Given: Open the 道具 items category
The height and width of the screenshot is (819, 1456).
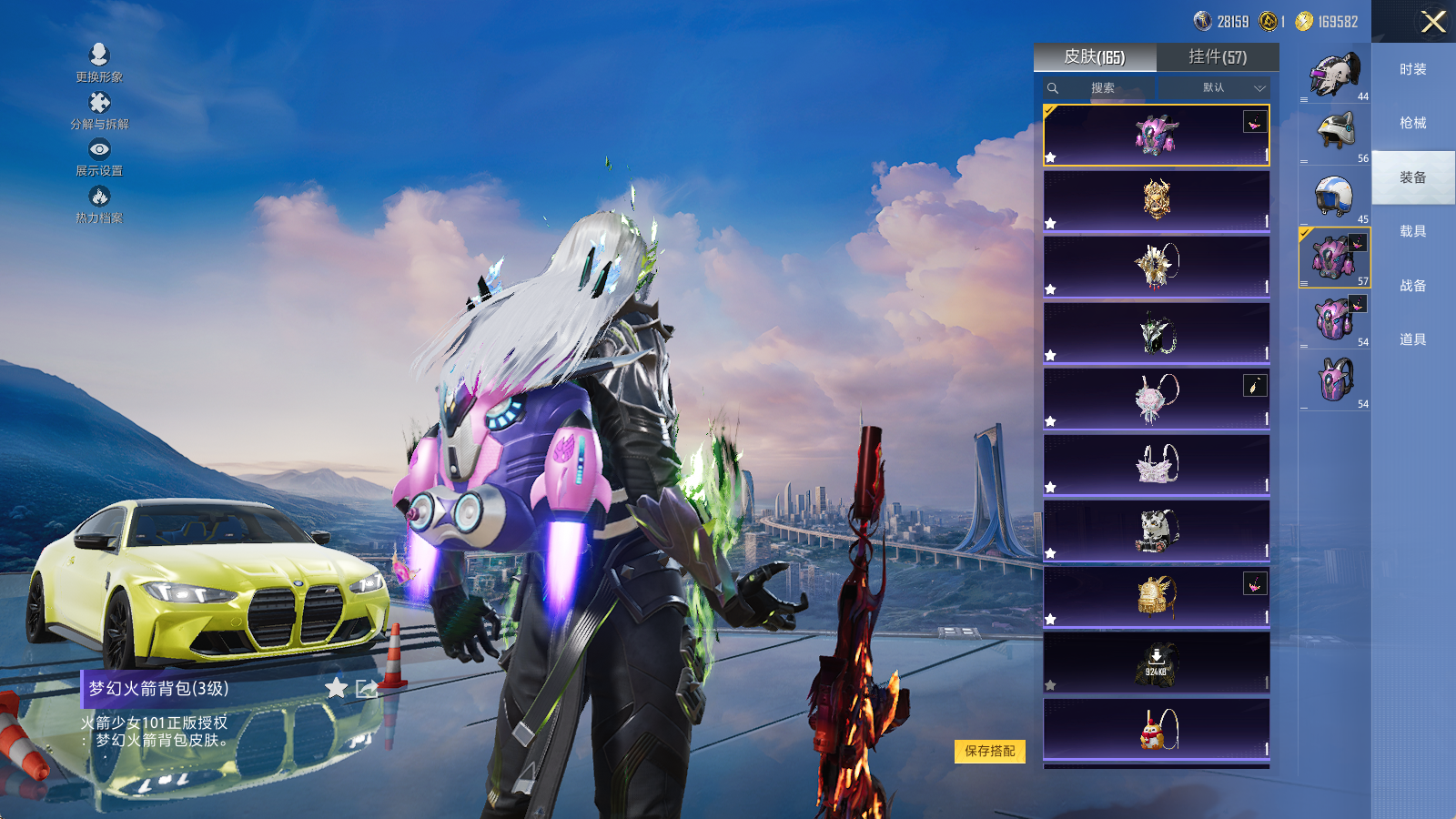Looking at the screenshot, I should (x=1413, y=339).
